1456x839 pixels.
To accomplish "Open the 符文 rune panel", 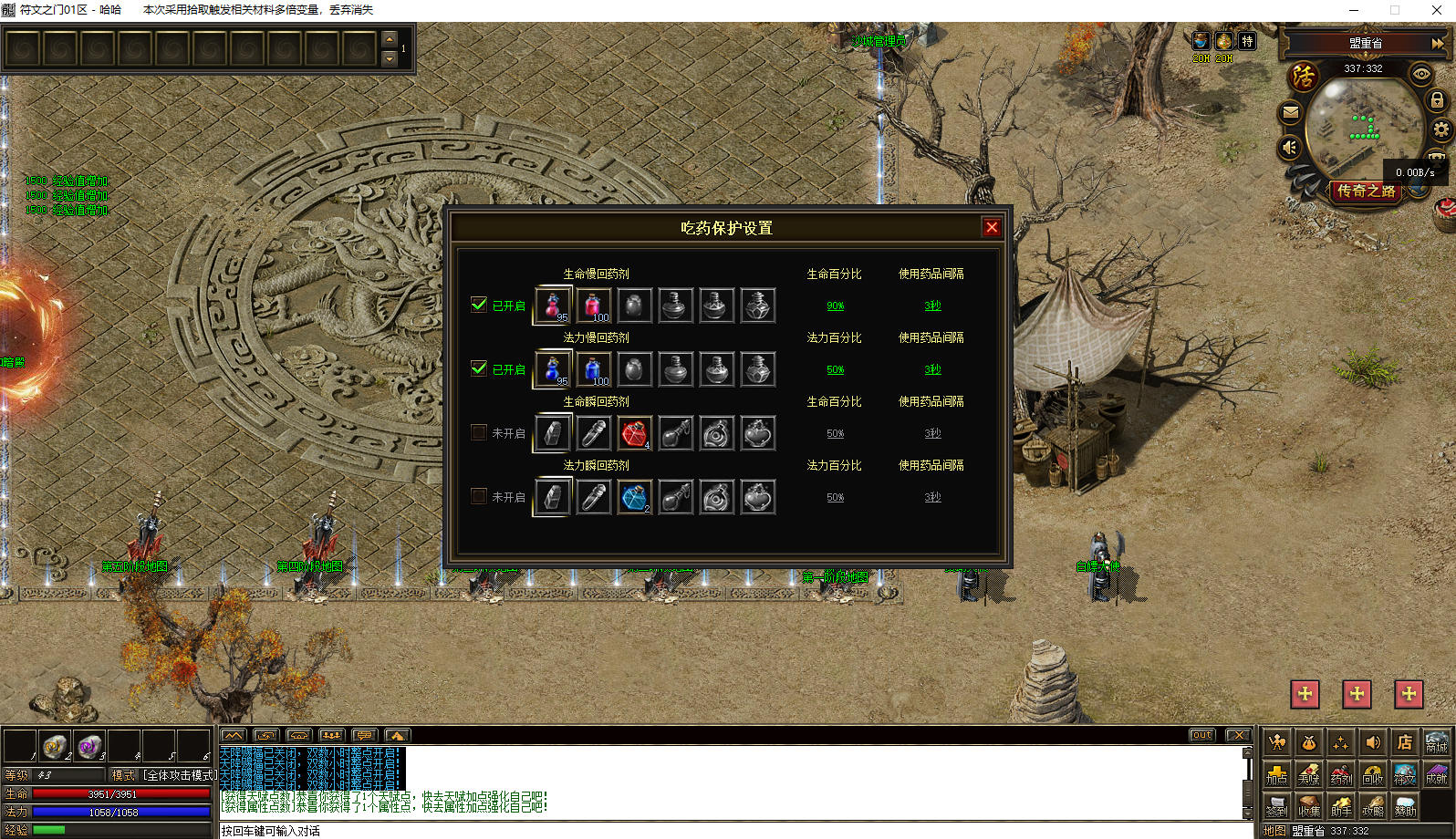I will point(1405,775).
